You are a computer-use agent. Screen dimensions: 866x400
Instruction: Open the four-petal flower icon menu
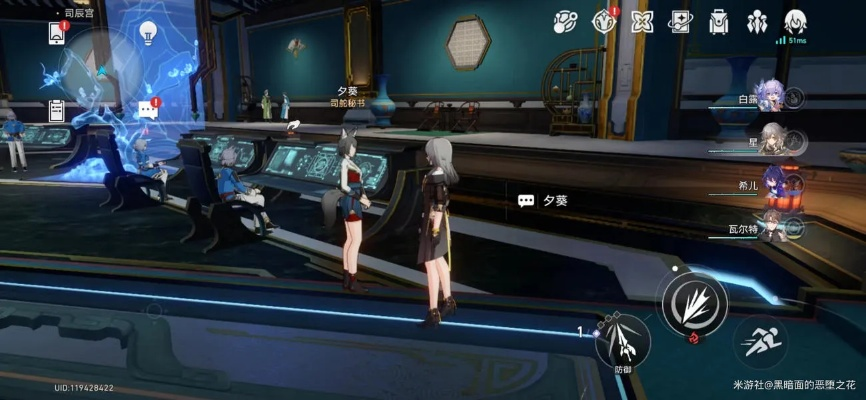pos(642,21)
